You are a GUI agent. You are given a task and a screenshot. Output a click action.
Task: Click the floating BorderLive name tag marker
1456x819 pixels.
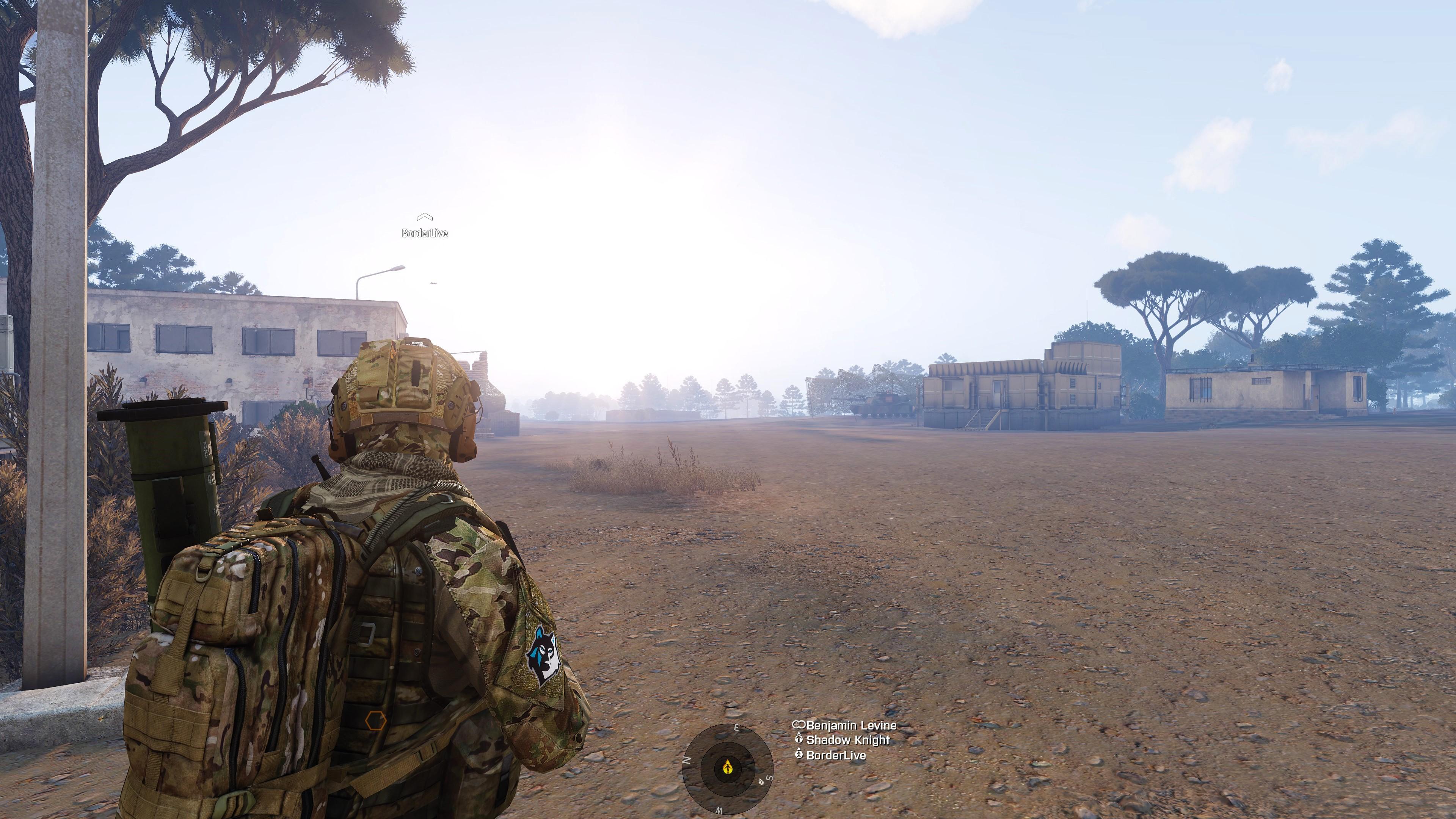click(x=425, y=226)
